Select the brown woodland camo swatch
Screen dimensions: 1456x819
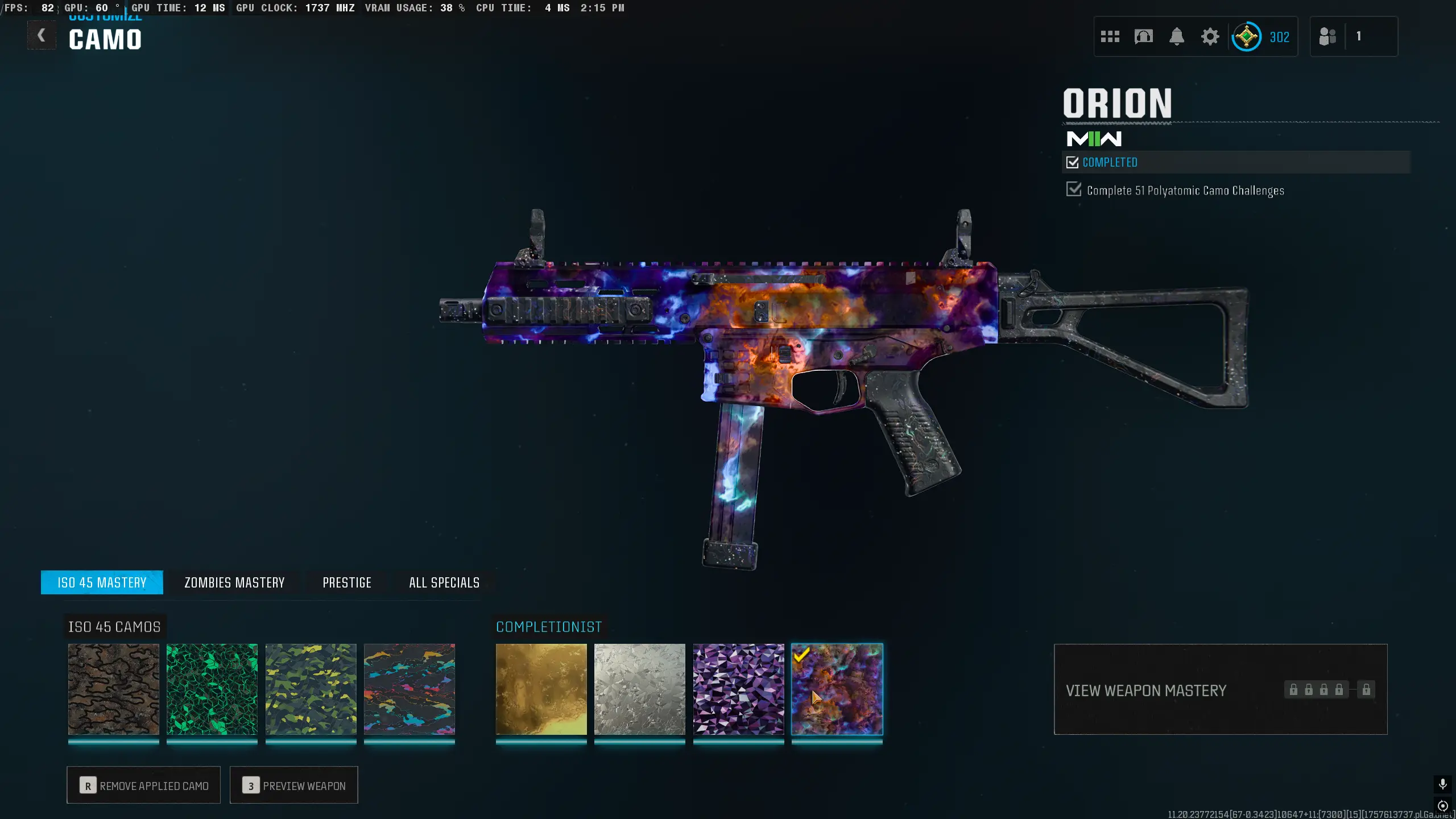pos(114,689)
